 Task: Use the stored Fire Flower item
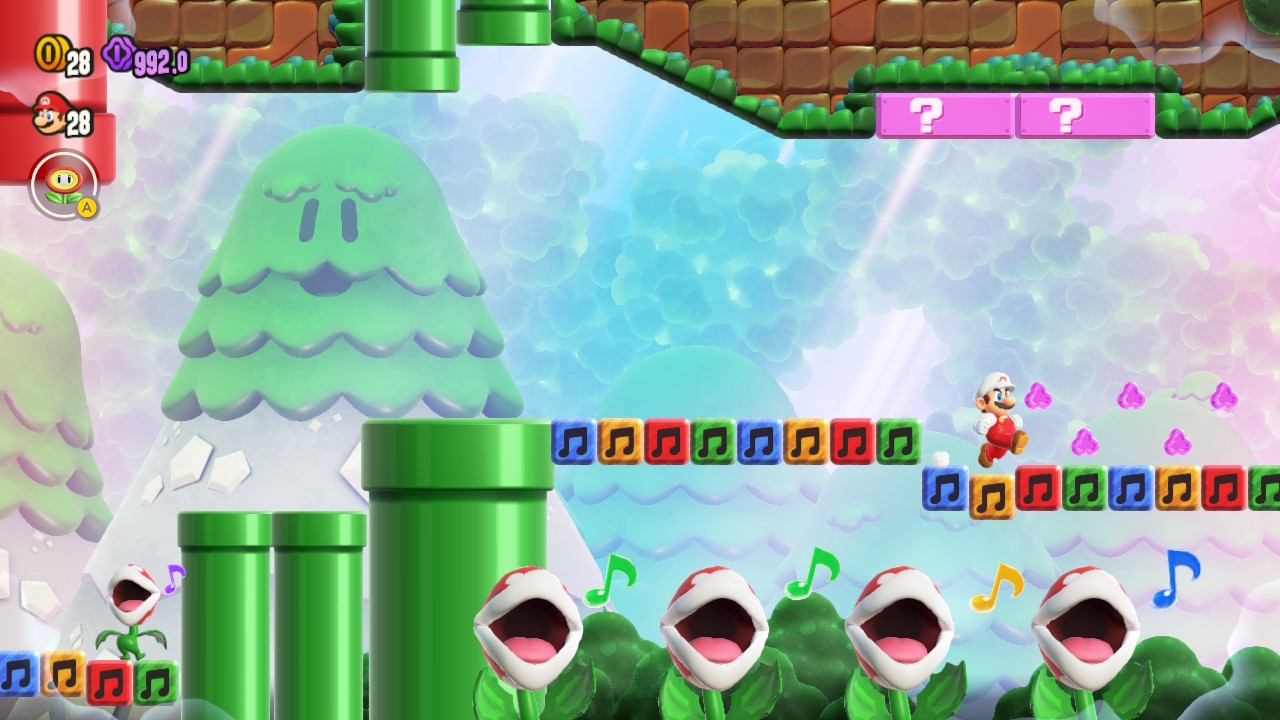click(64, 184)
